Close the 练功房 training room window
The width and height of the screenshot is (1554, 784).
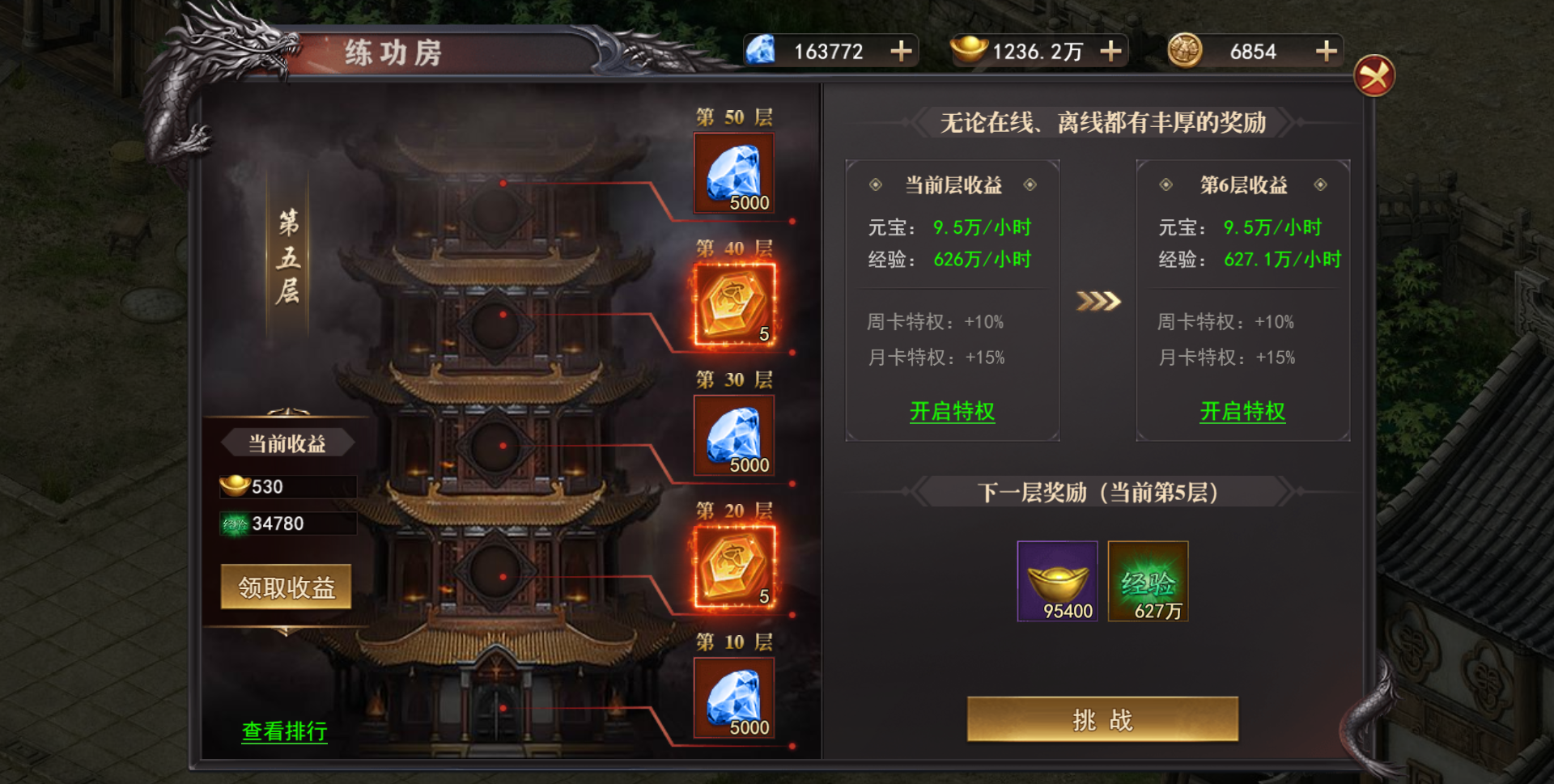1374,76
